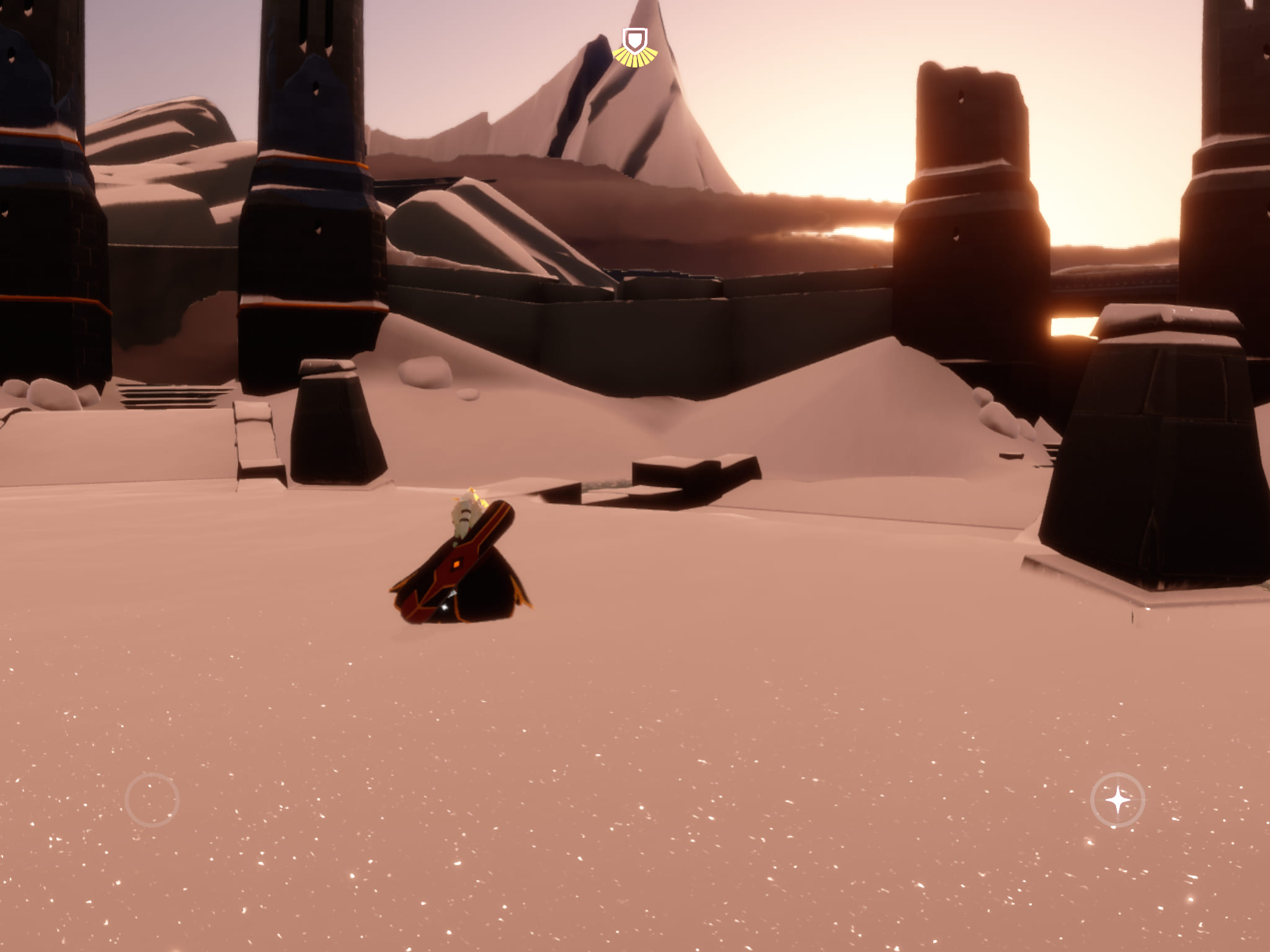Screen dimensions: 1270x952
Task: Touch the virtual joystick circle
Action: [x=152, y=800]
